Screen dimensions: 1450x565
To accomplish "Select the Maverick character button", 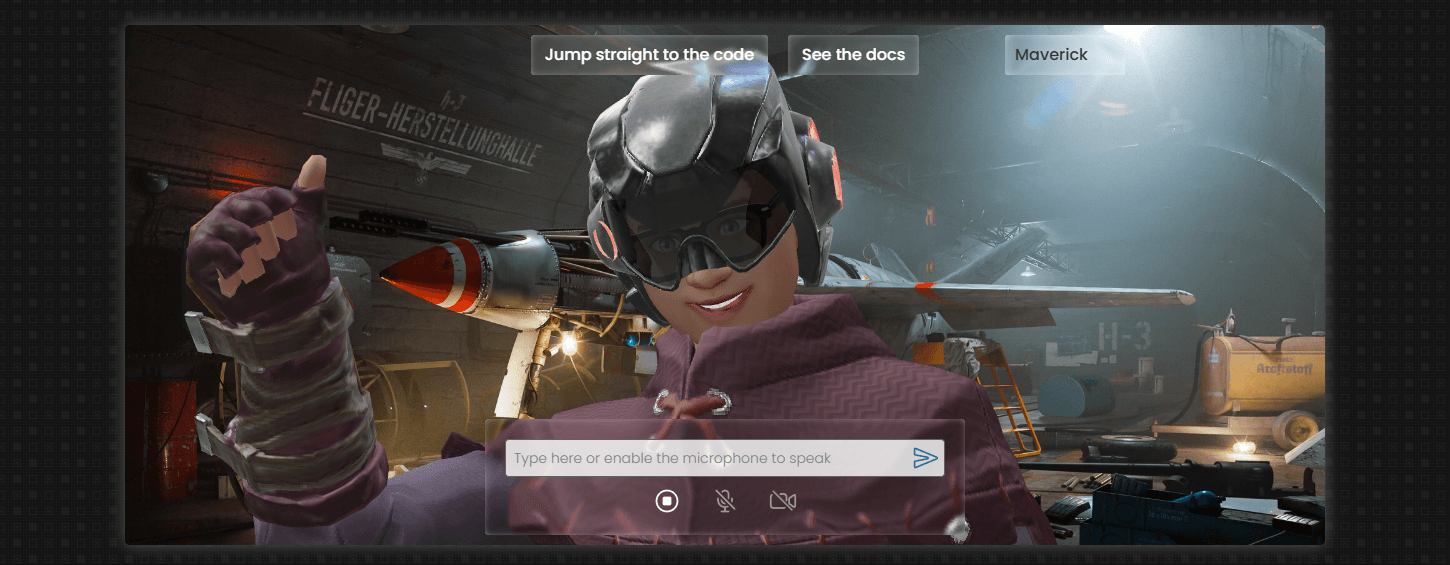I will click(x=1064, y=55).
